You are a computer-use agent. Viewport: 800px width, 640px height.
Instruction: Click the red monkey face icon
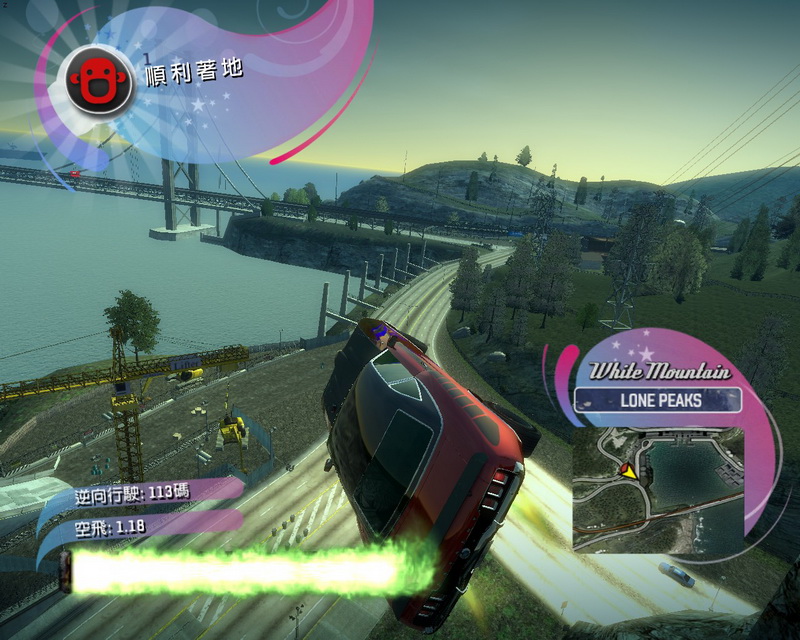click(98, 77)
